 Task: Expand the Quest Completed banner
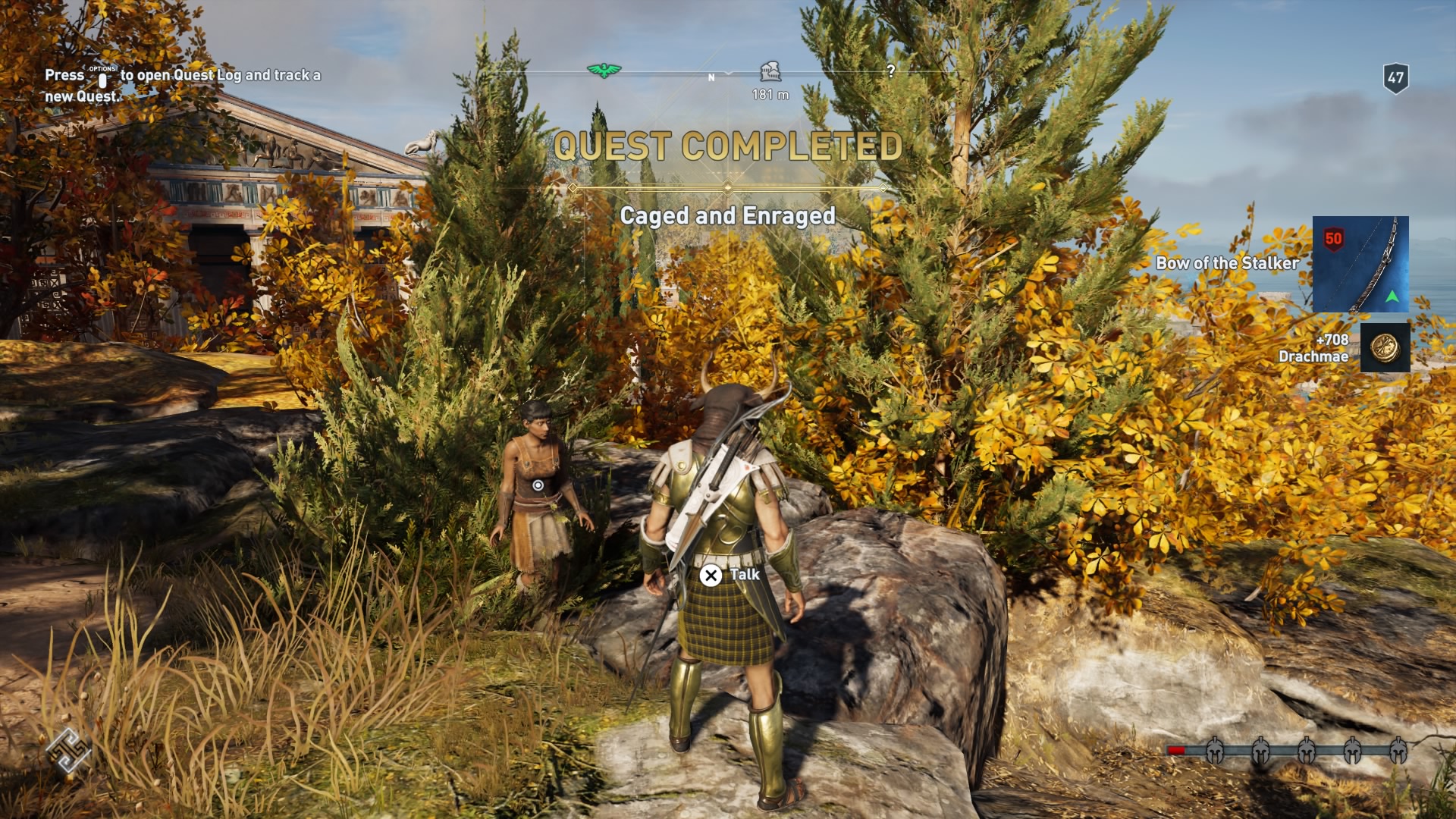pos(728,144)
